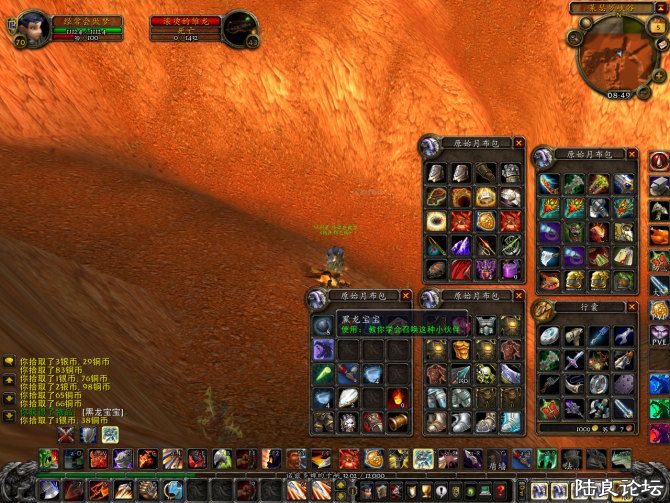Viewport: 670px width, 503px height.
Task: Click the target's dragon portrait
Action: [239, 28]
